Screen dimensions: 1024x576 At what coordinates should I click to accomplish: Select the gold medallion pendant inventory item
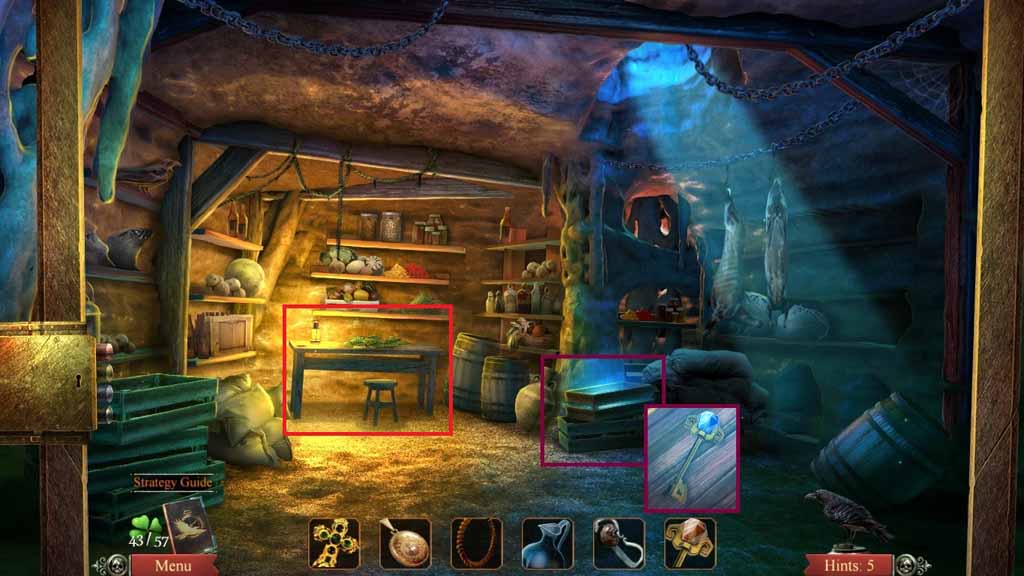[405, 543]
